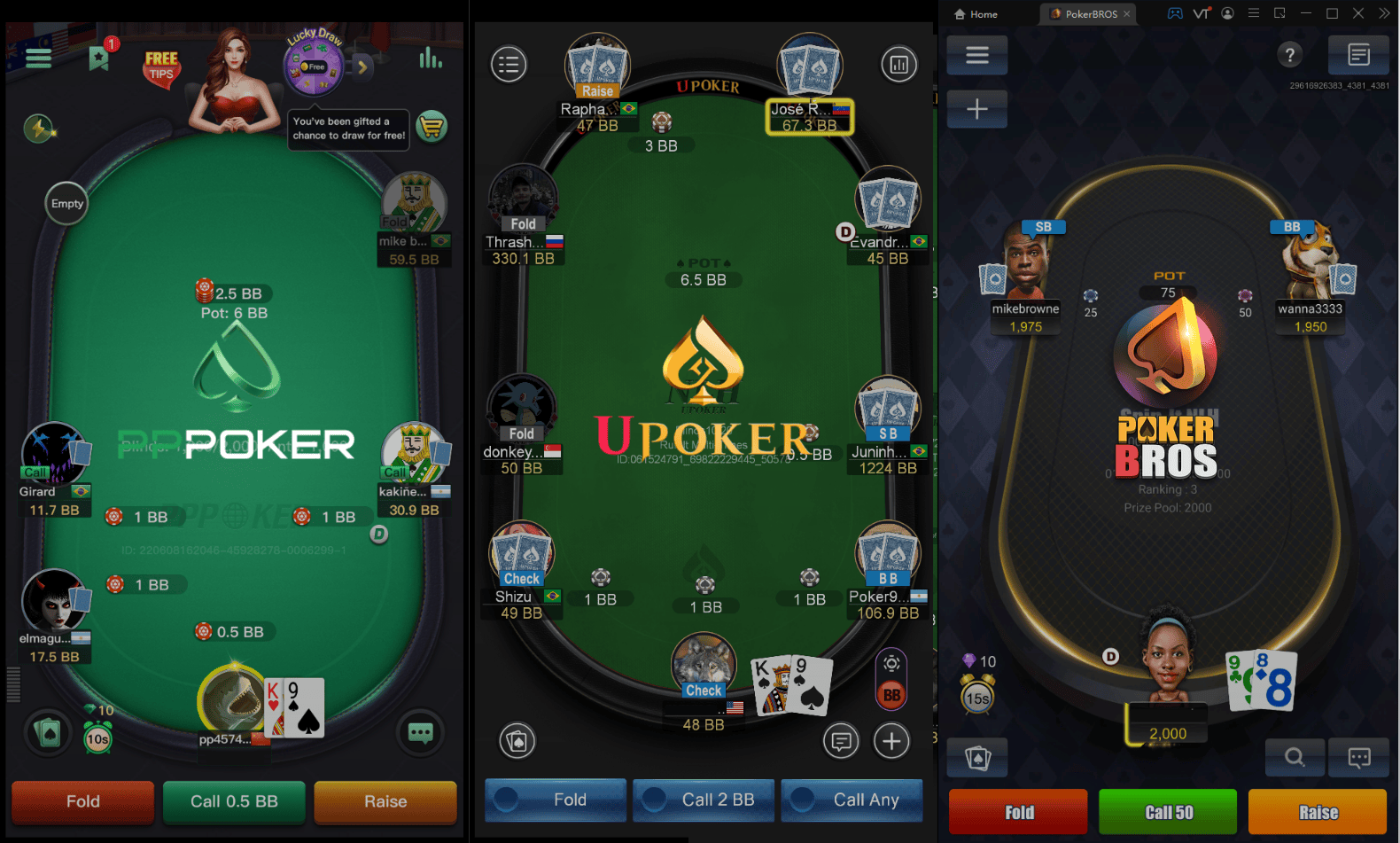Open the UPoker chat bubble
This screenshot has height=843, width=1400.
pyautogui.click(x=841, y=741)
